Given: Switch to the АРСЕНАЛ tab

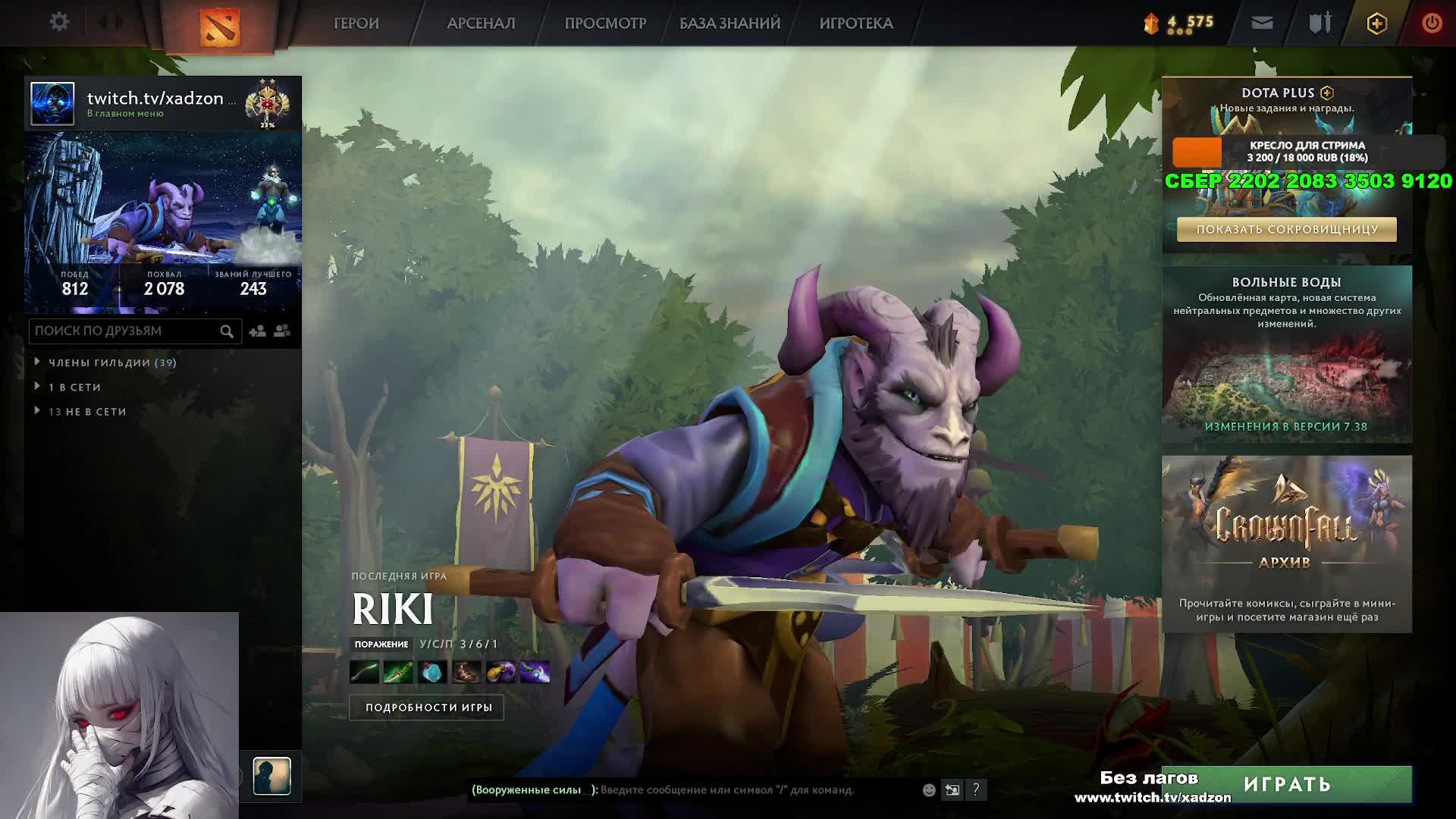Looking at the screenshot, I should pos(481,24).
